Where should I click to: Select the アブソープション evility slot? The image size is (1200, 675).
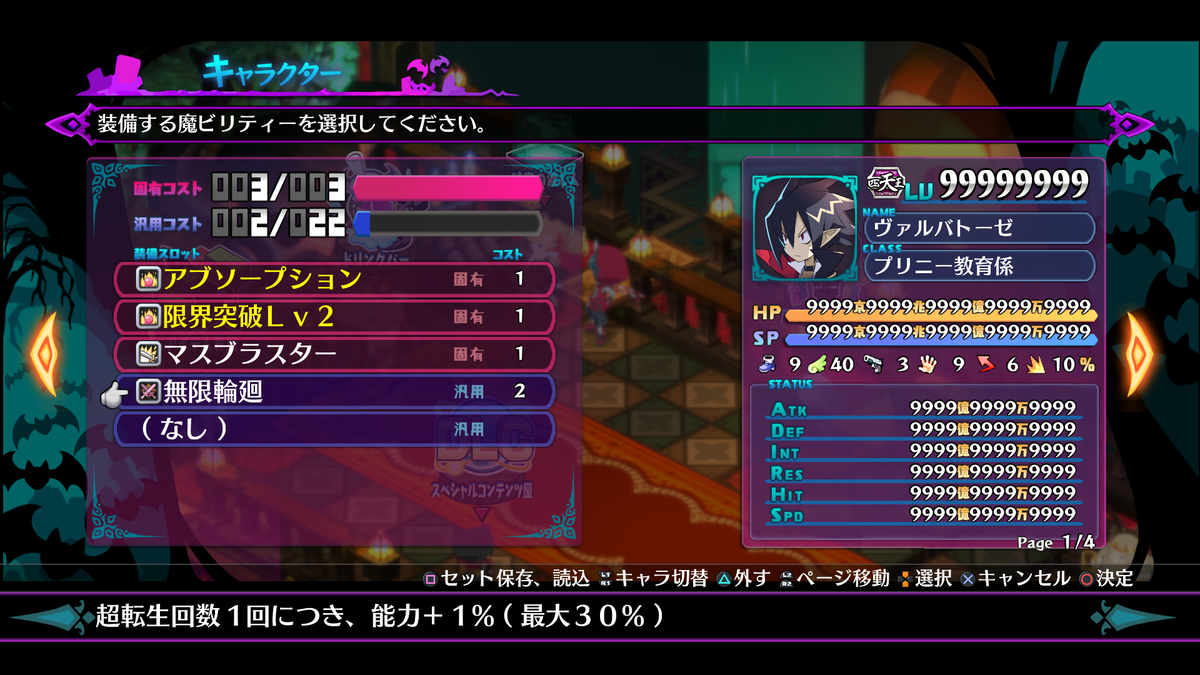pyautogui.click(x=334, y=279)
